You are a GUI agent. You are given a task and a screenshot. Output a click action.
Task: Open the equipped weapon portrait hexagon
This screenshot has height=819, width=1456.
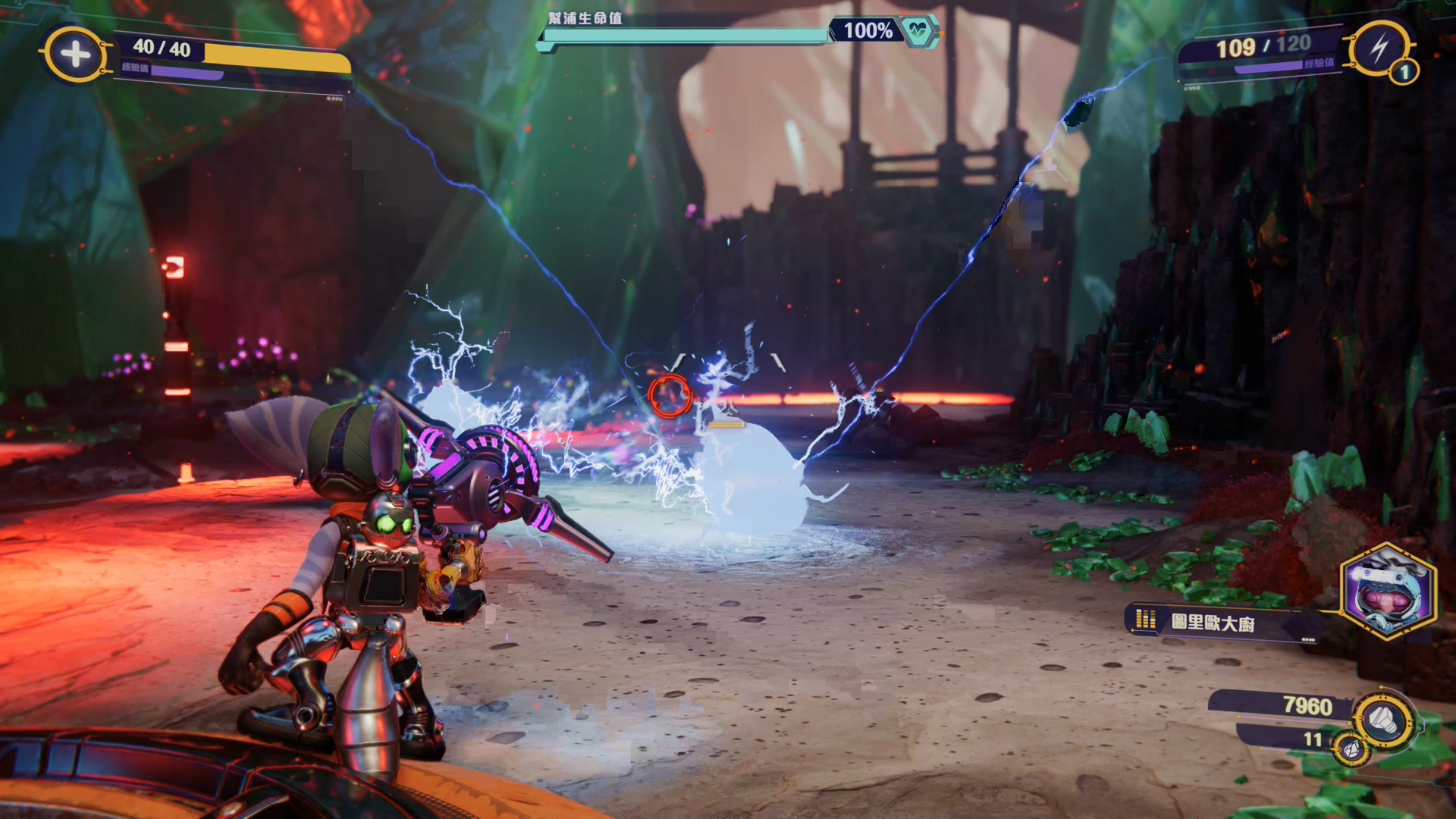1387,592
